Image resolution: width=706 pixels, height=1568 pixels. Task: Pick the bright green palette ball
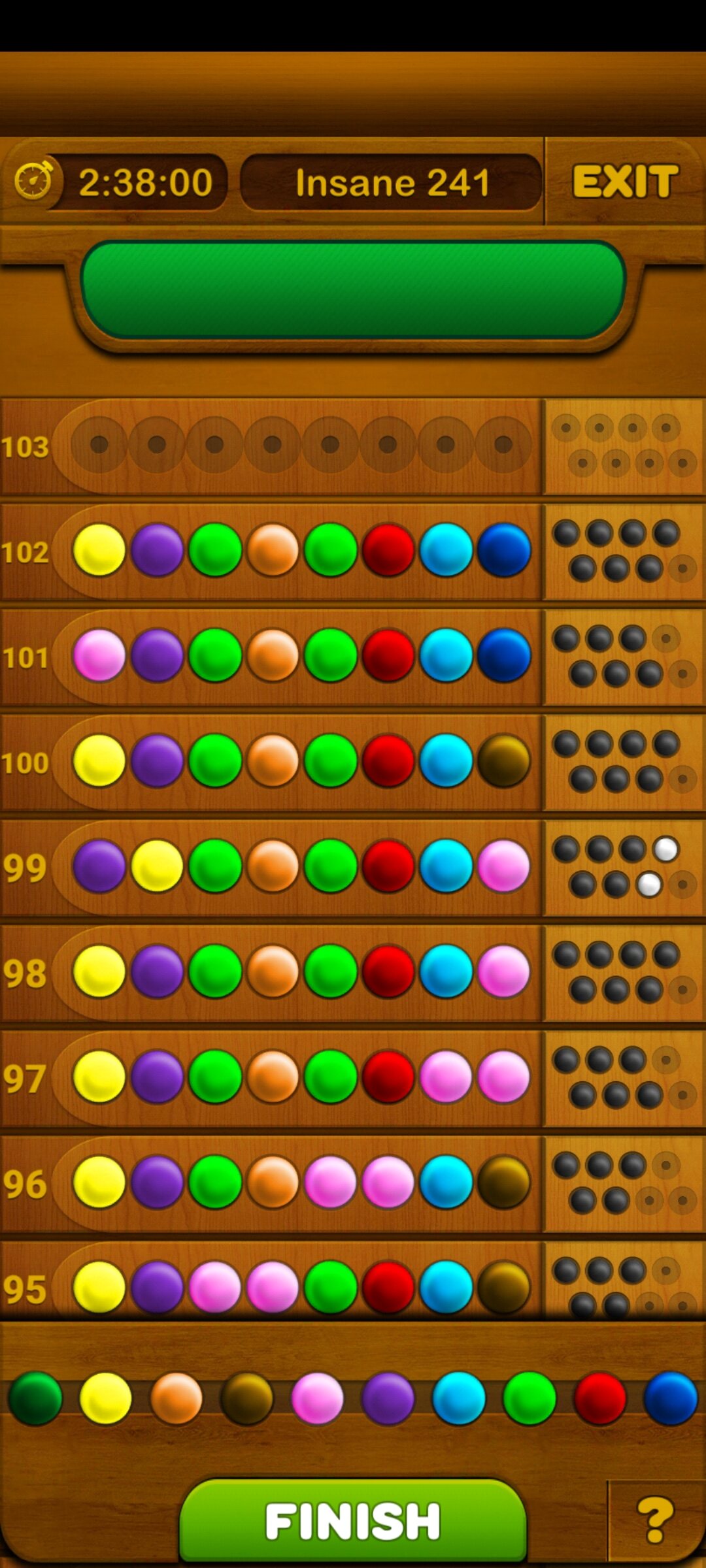pyautogui.click(x=529, y=1398)
